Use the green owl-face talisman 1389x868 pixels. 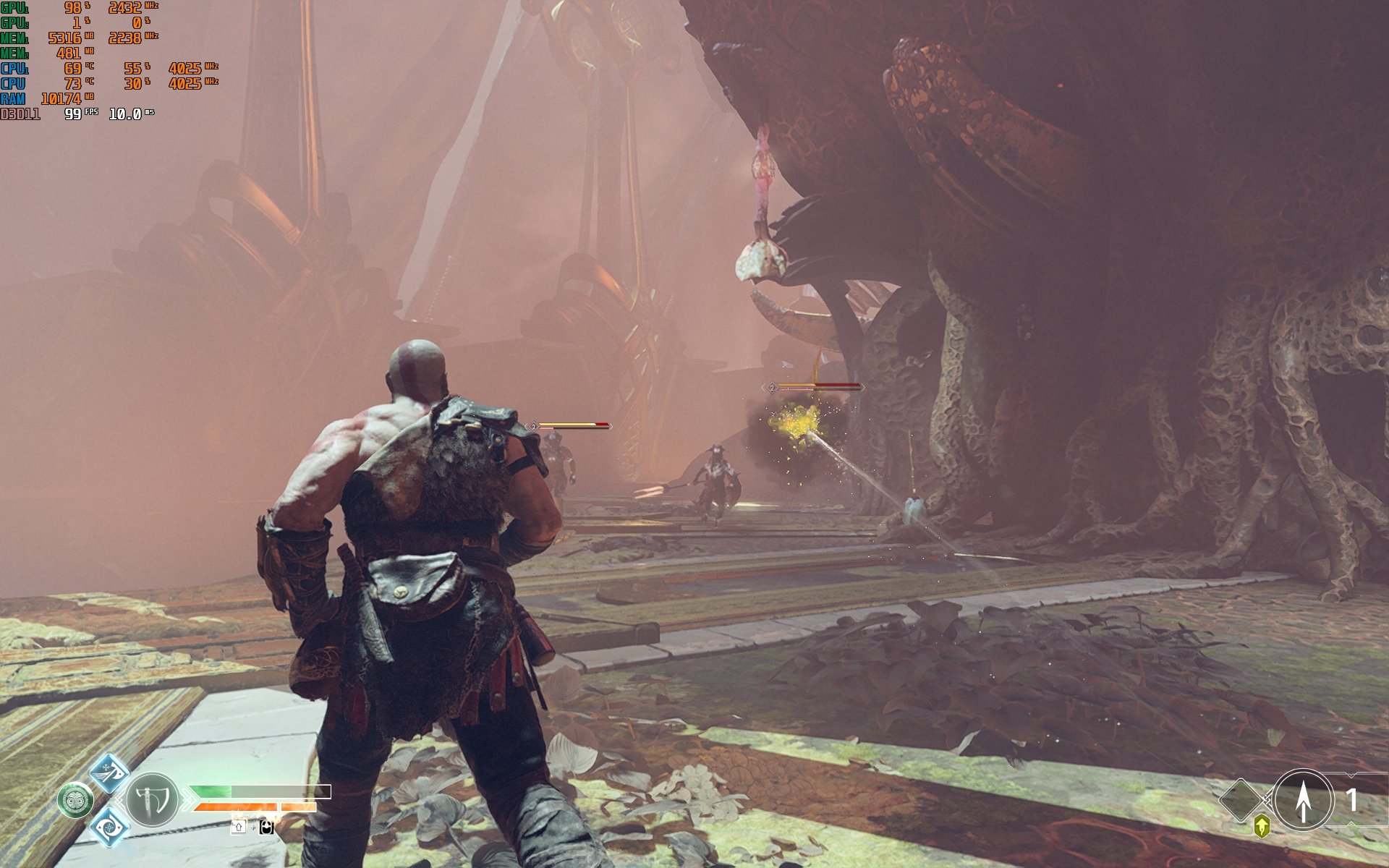(75, 801)
